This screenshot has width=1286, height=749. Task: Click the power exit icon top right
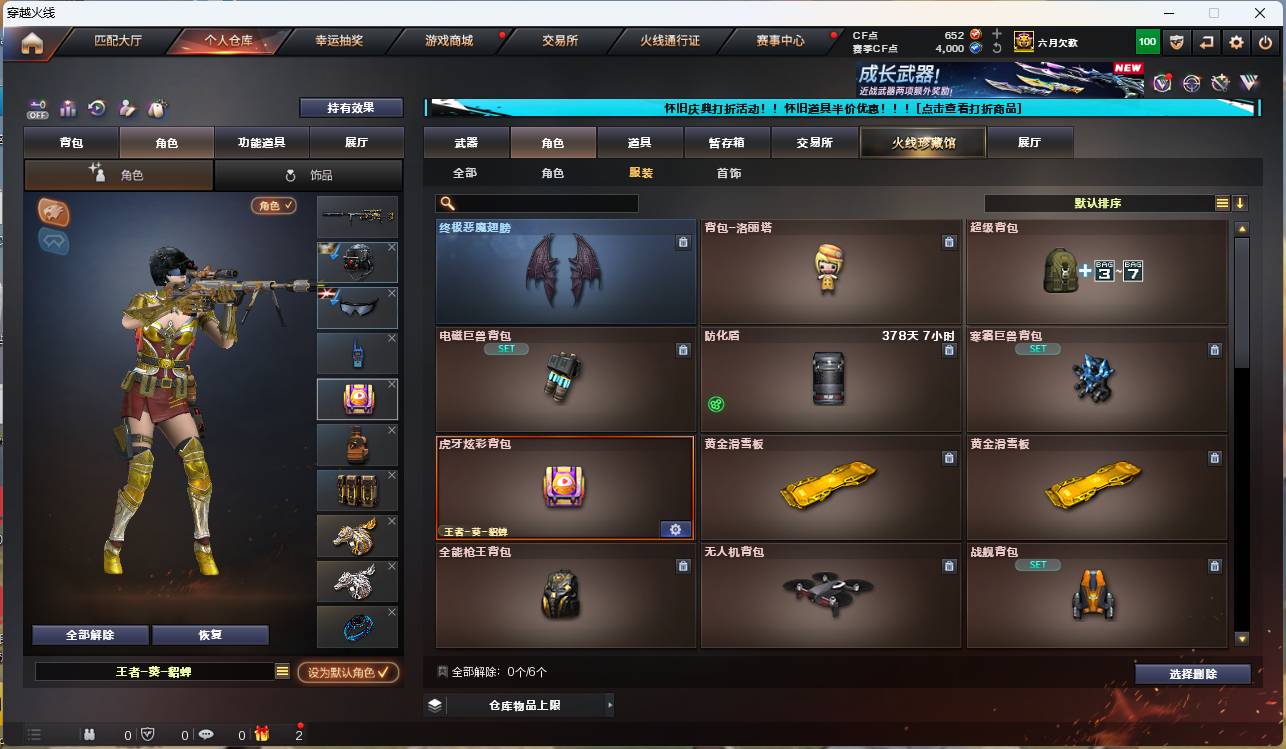point(1263,41)
